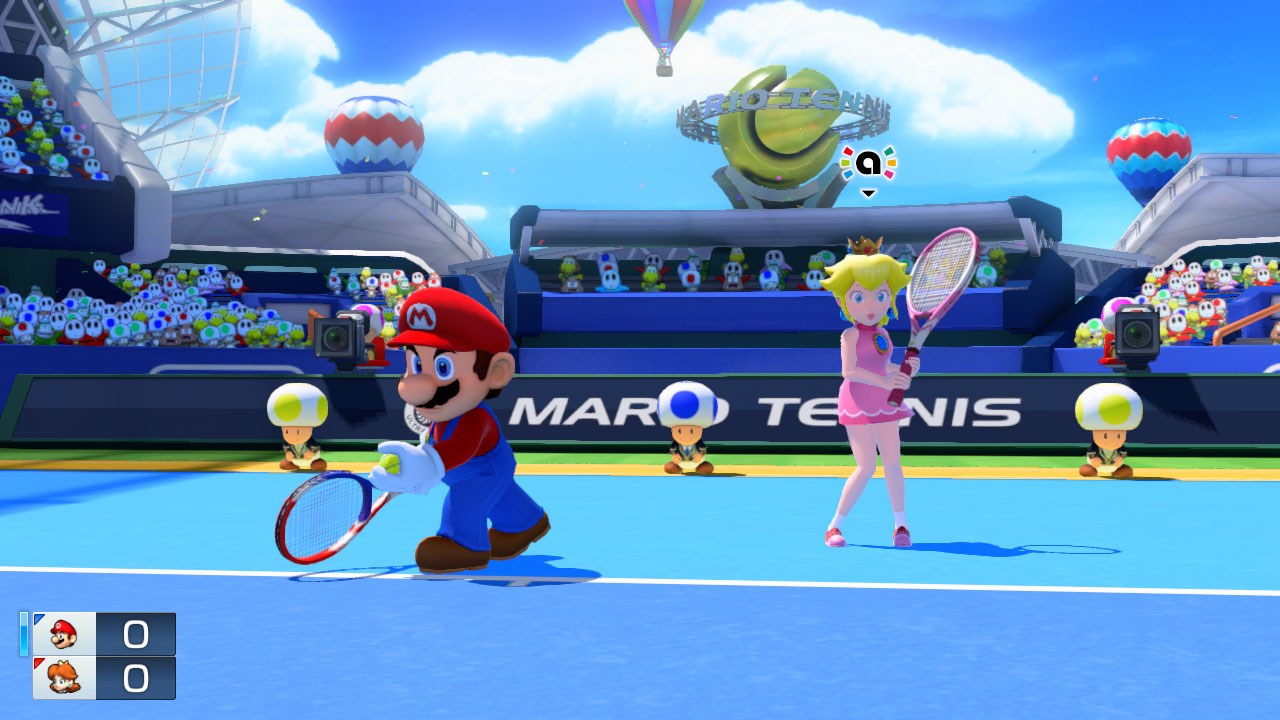Click Mario's portrait in the scoreboard
Image resolution: width=1280 pixels, height=720 pixels.
click(64, 634)
